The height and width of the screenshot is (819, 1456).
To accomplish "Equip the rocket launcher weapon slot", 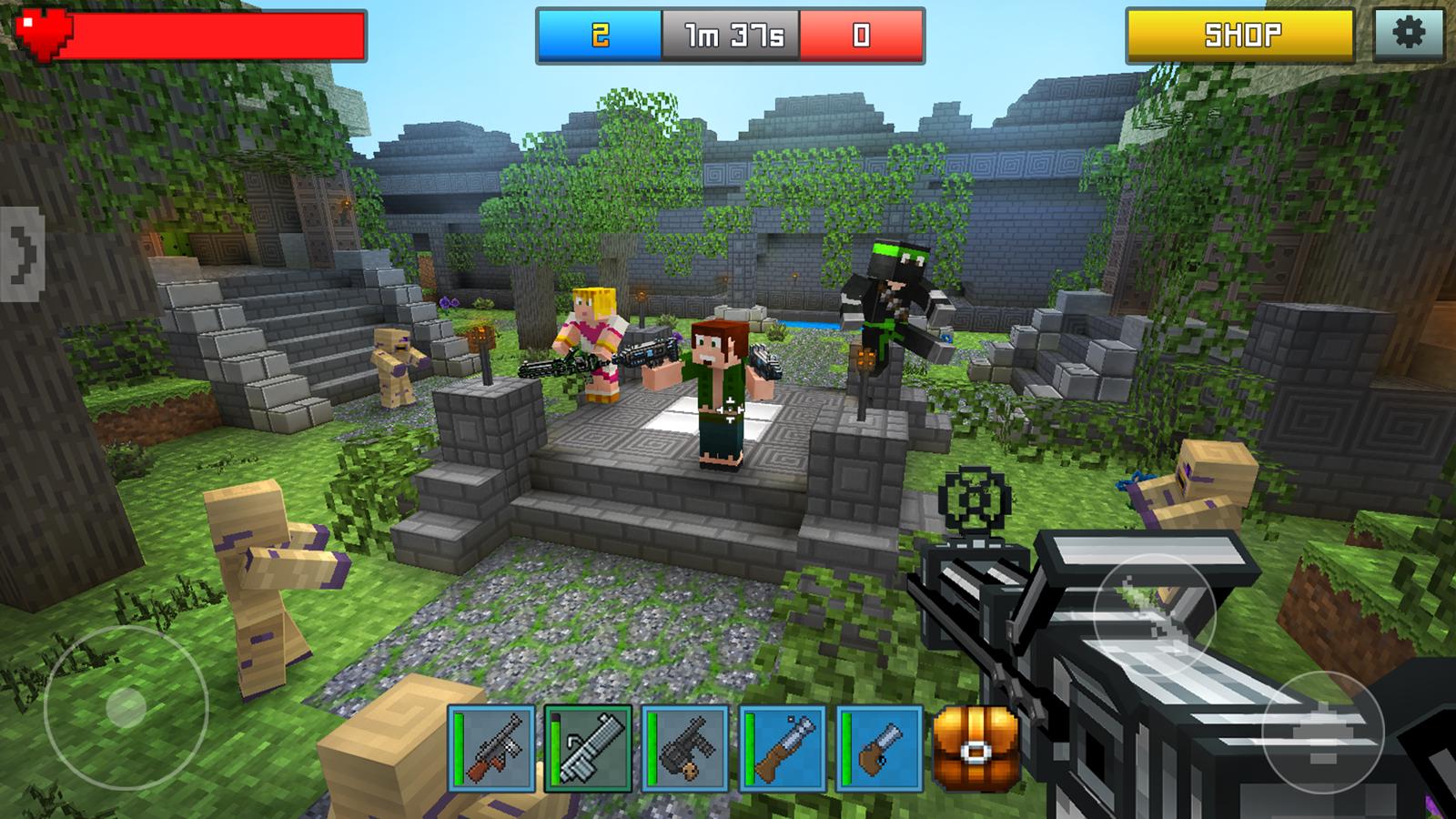I will 591,746.
